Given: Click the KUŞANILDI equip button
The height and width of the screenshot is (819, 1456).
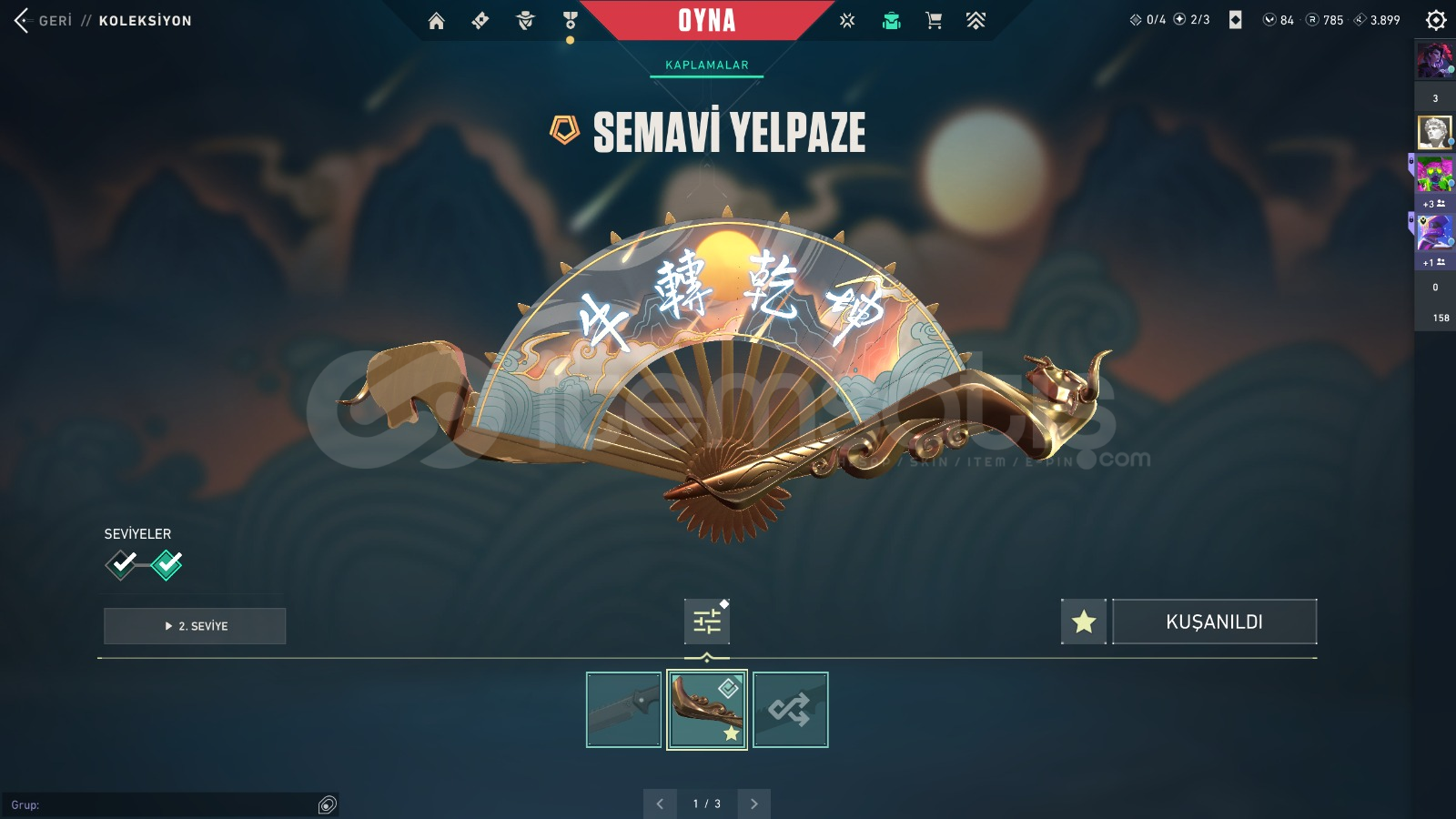Looking at the screenshot, I should click(1214, 622).
